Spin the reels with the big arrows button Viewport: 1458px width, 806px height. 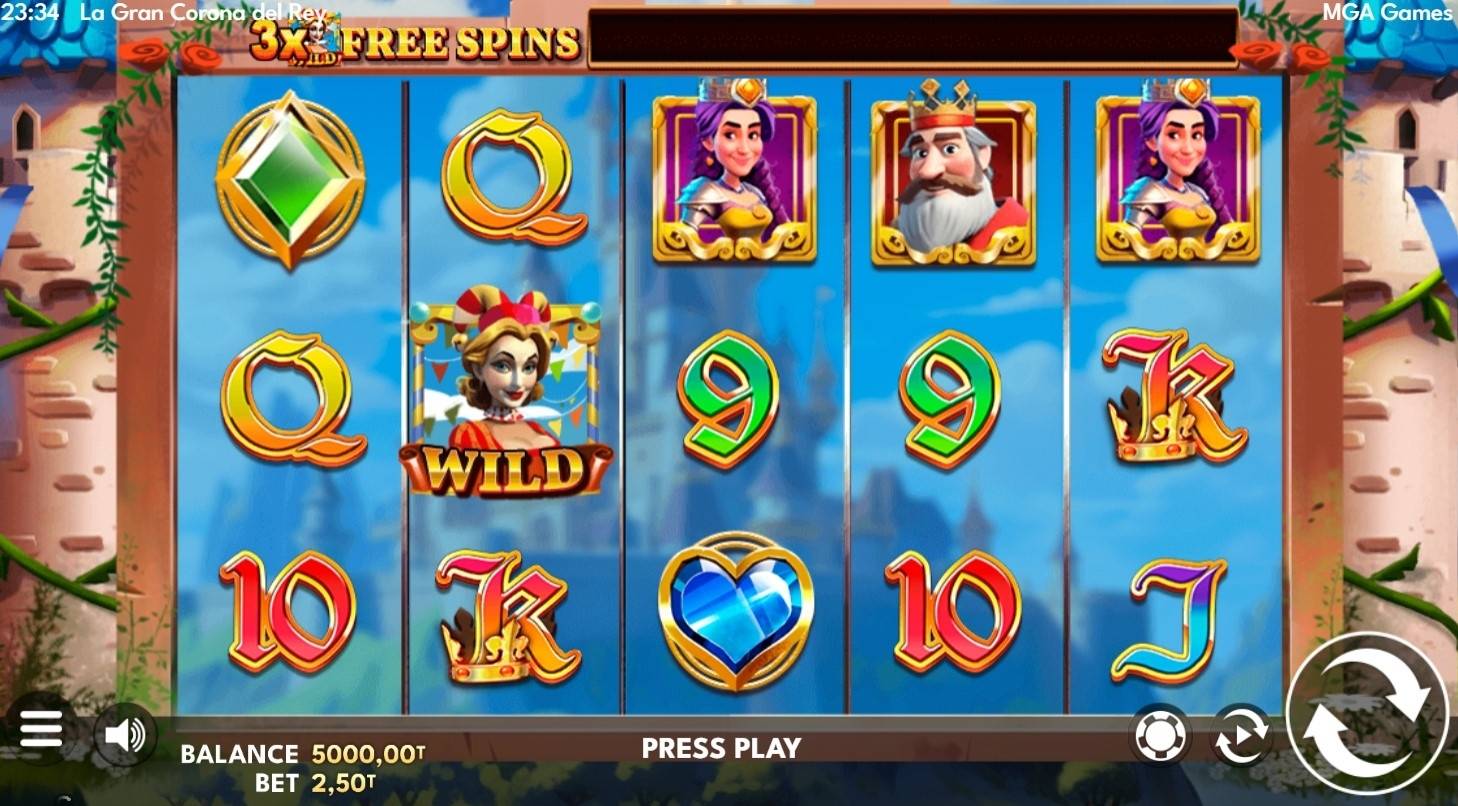1366,712
